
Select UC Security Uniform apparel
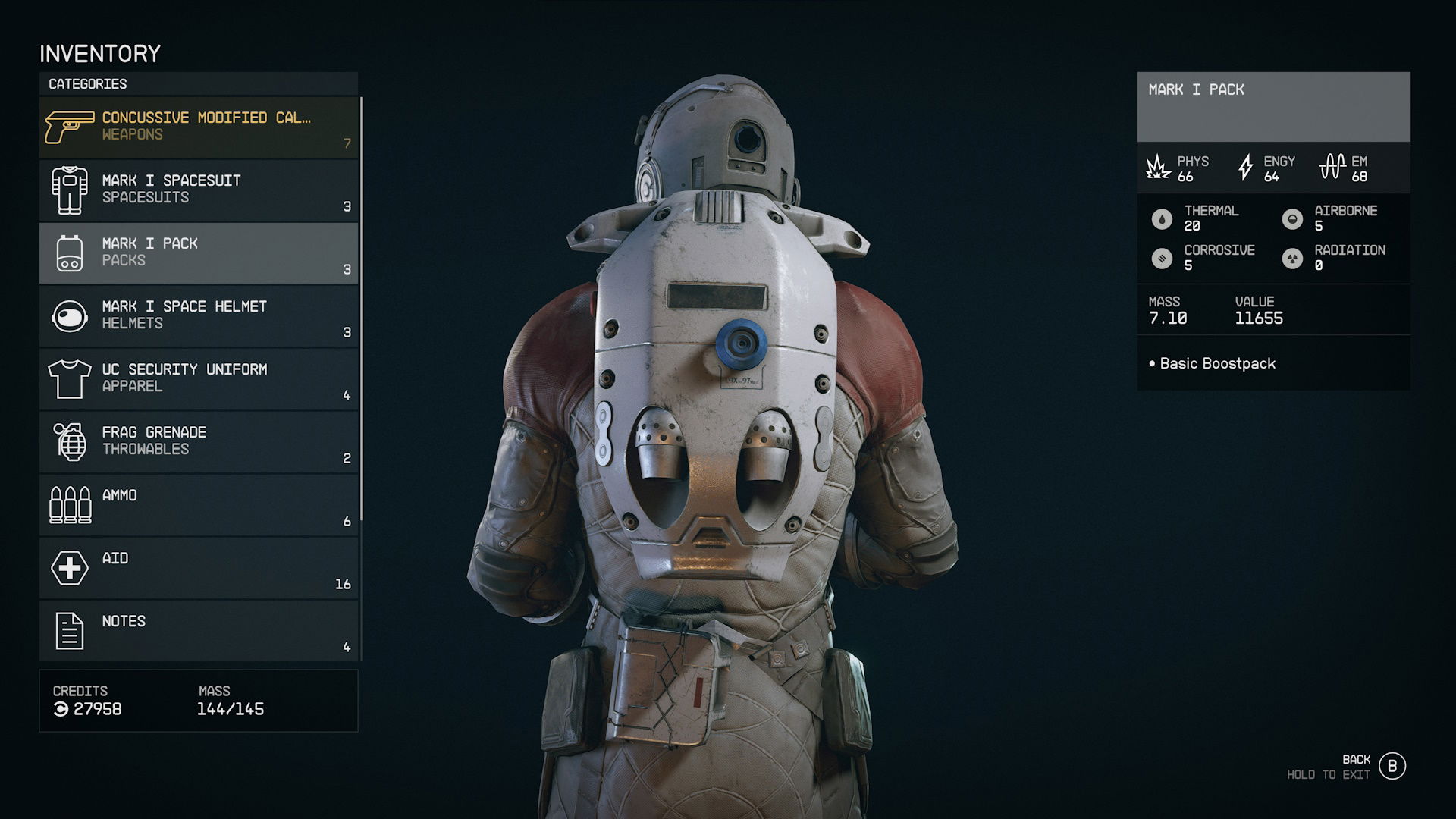click(x=199, y=378)
